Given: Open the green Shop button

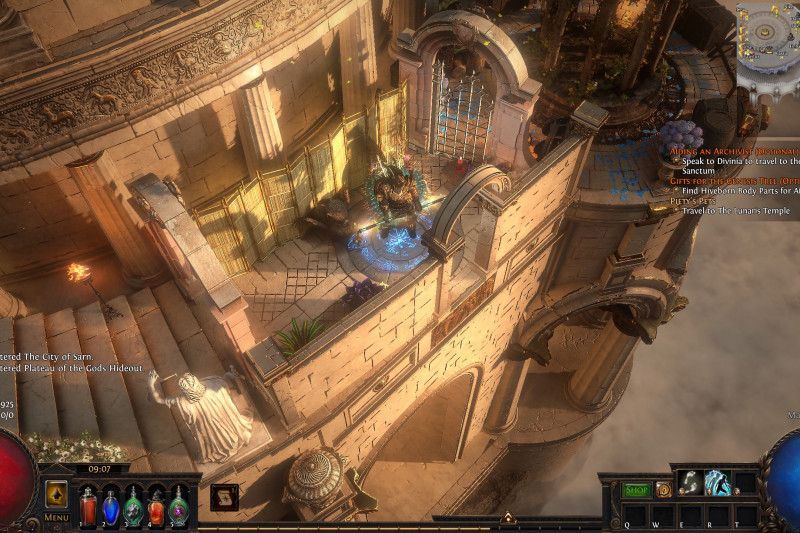Looking at the screenshot, I should 636,490.
